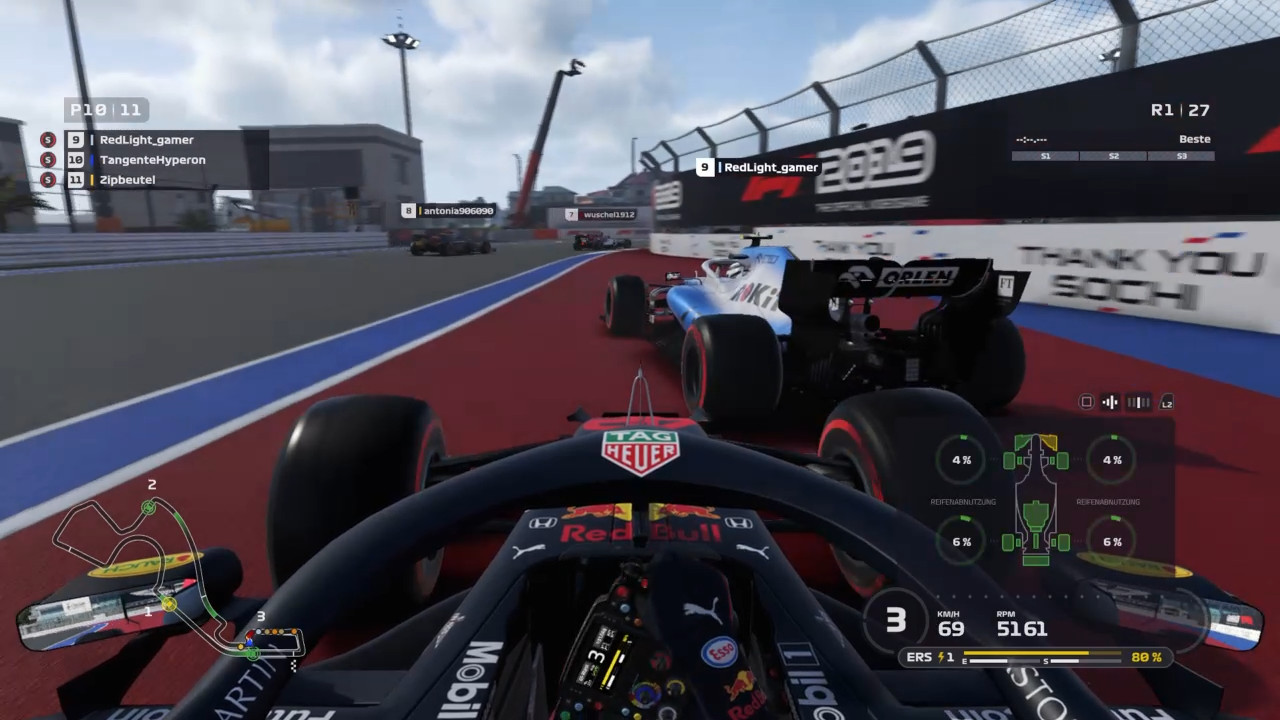Screen dimensions: 1280x720
Task: Click the wuschel1912 name tag
Action: pos(600,214)
